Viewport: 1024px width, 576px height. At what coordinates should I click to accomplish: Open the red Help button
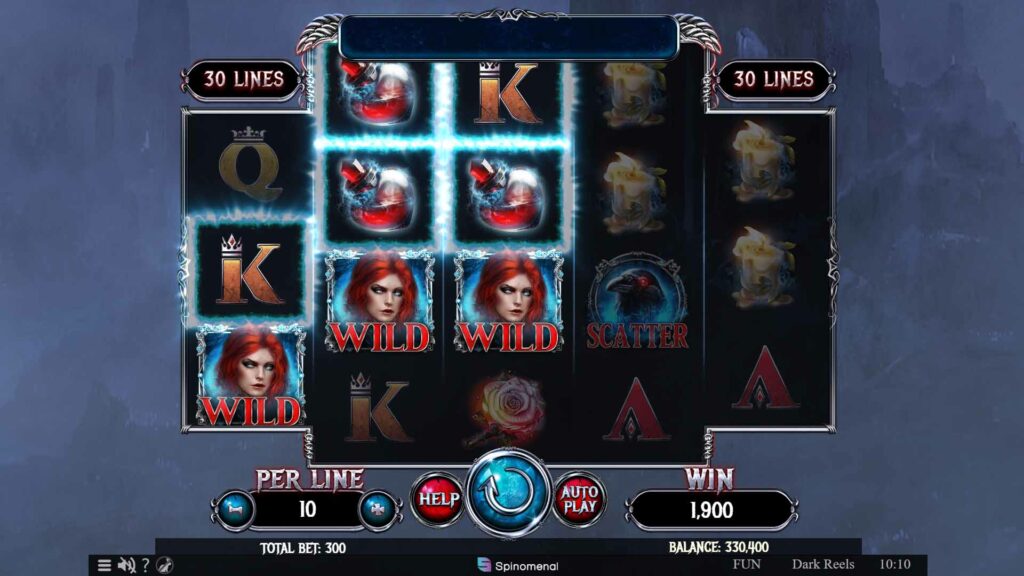tap(438, 497)
